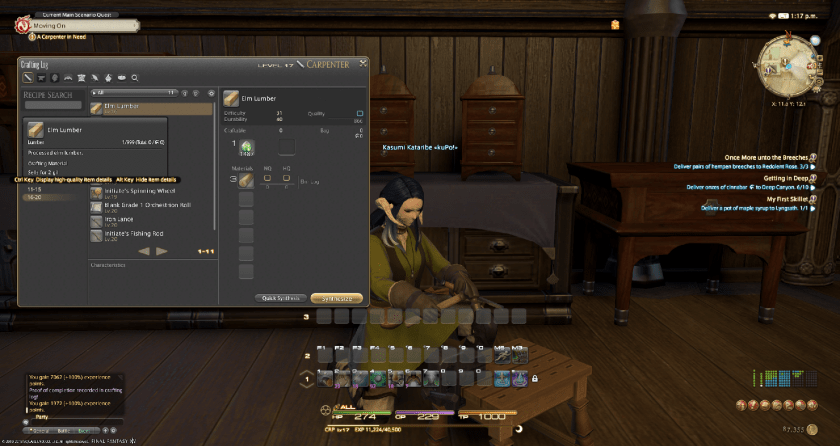
Task: Go to the next recipe page arrow
Action: 162,250
